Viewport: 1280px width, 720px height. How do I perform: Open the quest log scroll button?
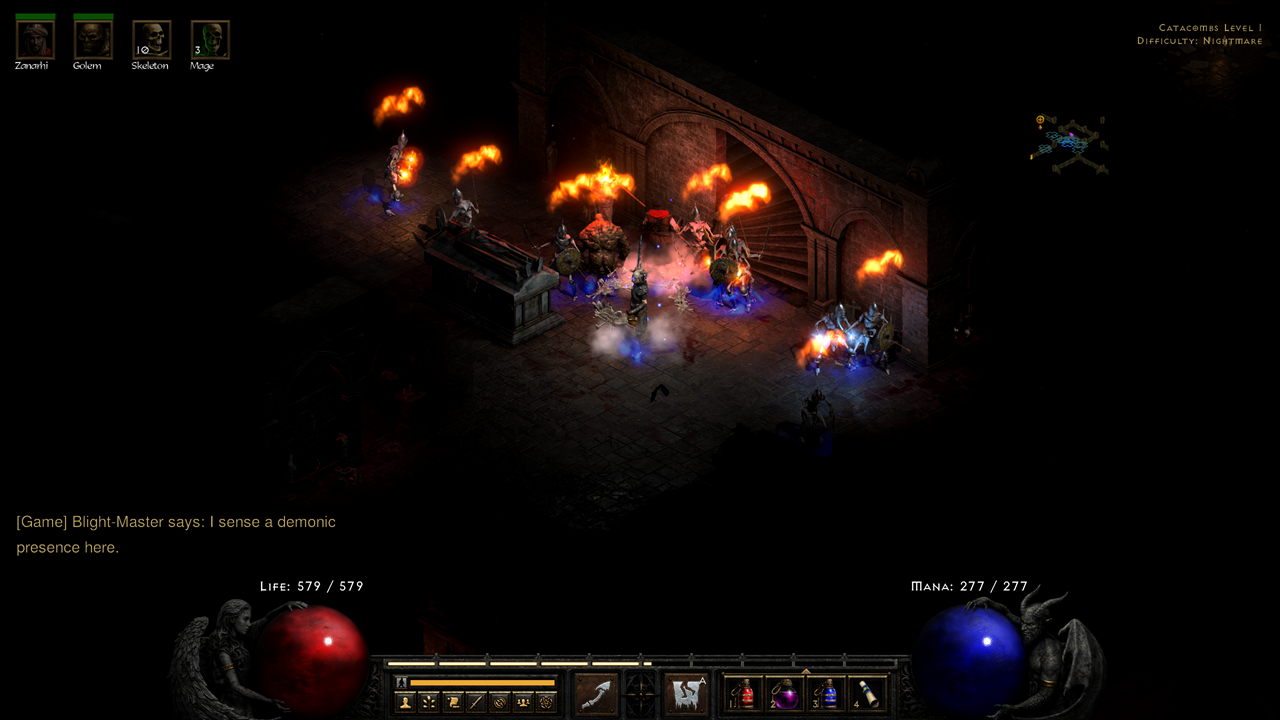pos(453,702)
